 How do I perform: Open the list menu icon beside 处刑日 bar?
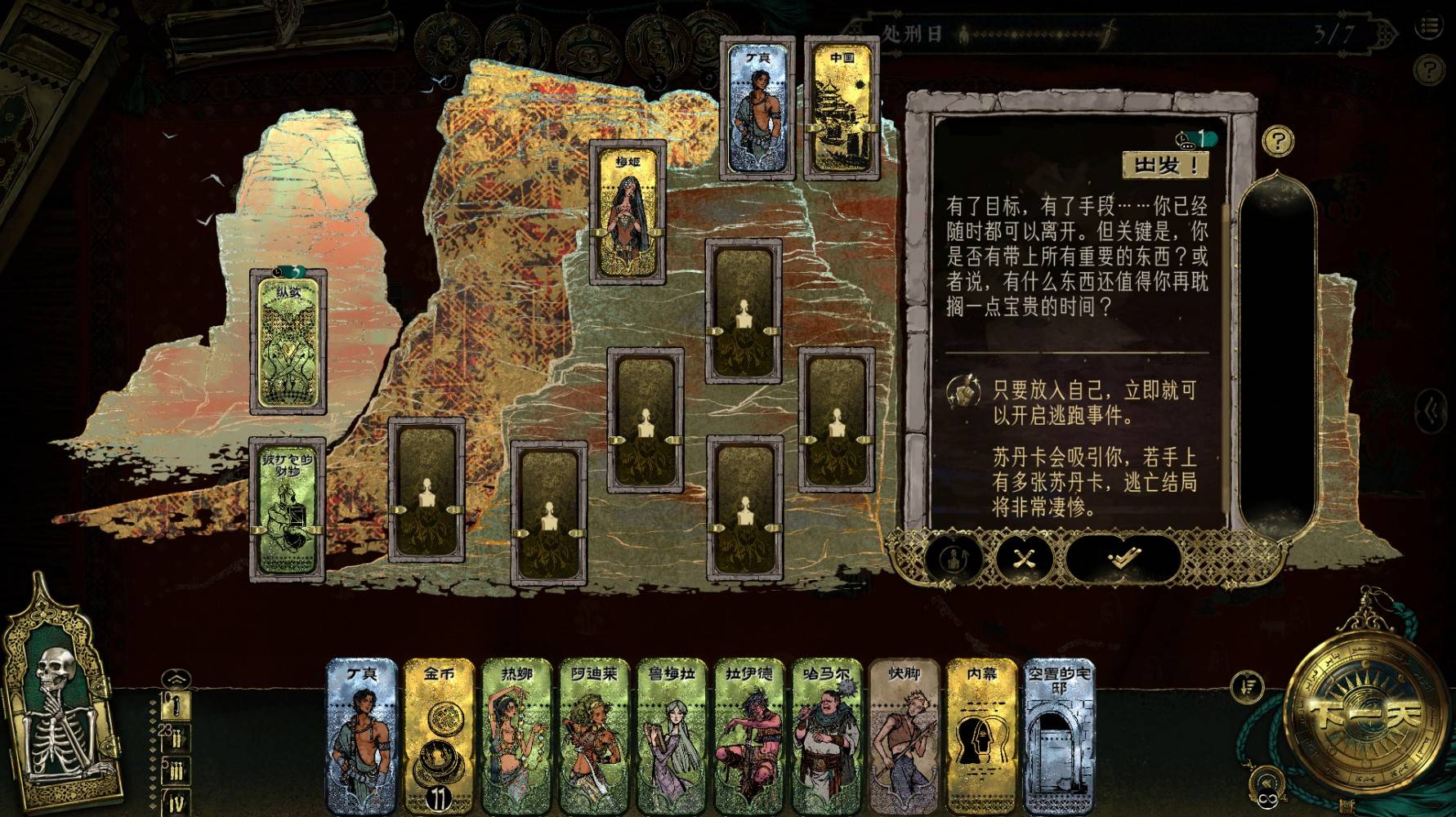(x=1430, y=27)
